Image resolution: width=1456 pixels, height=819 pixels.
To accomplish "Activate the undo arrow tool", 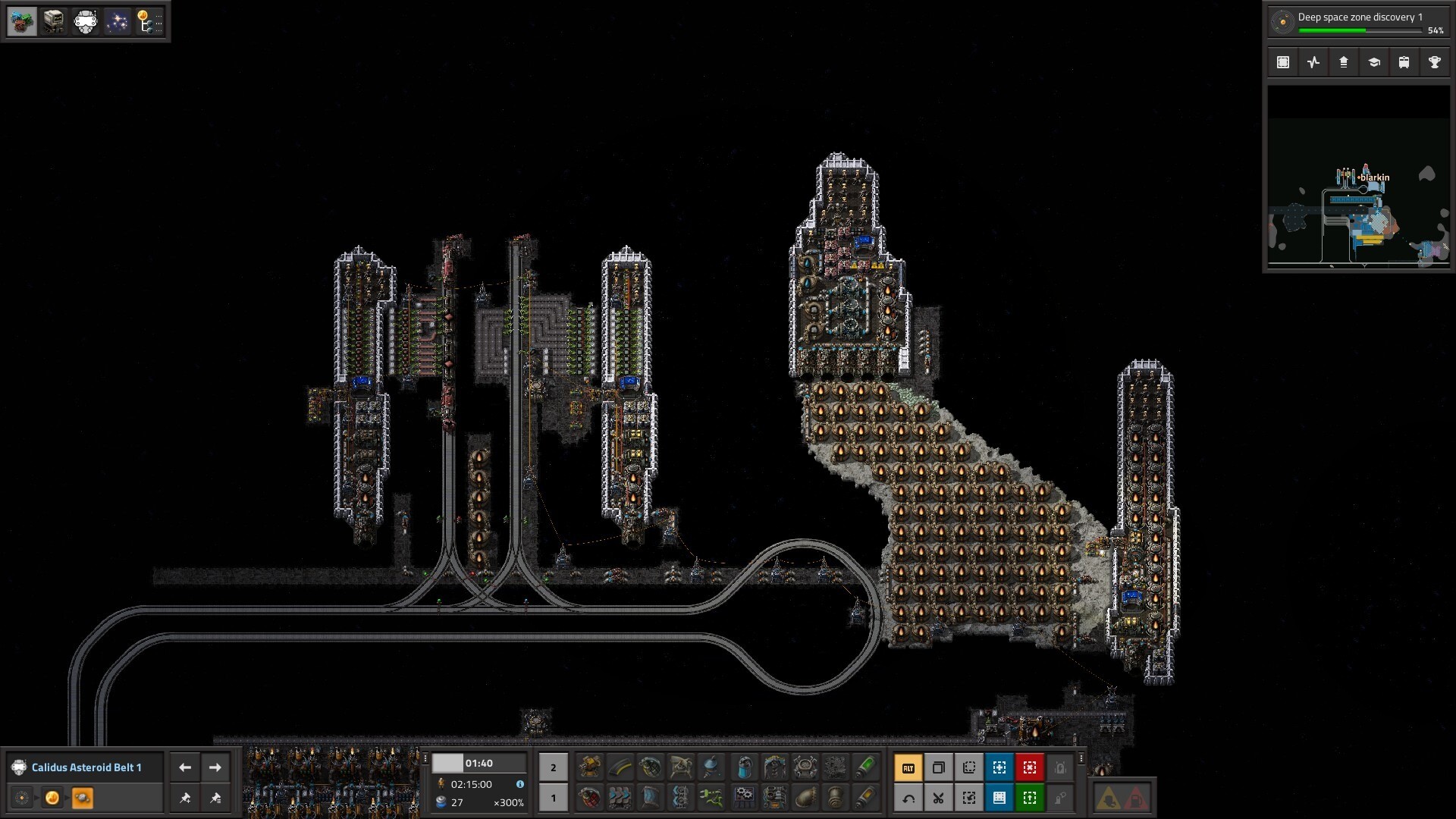I will (908, 798).
